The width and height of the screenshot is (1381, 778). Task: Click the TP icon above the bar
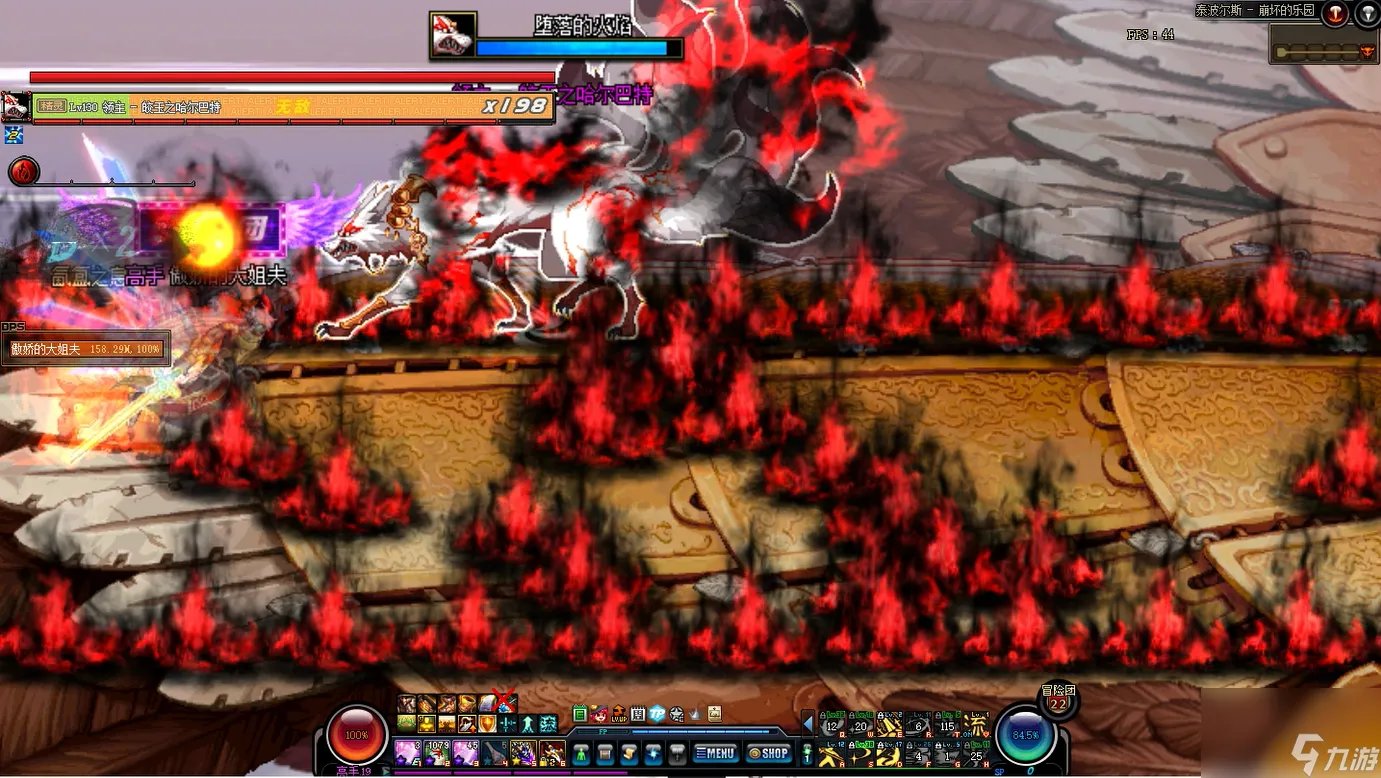(656, 713)
